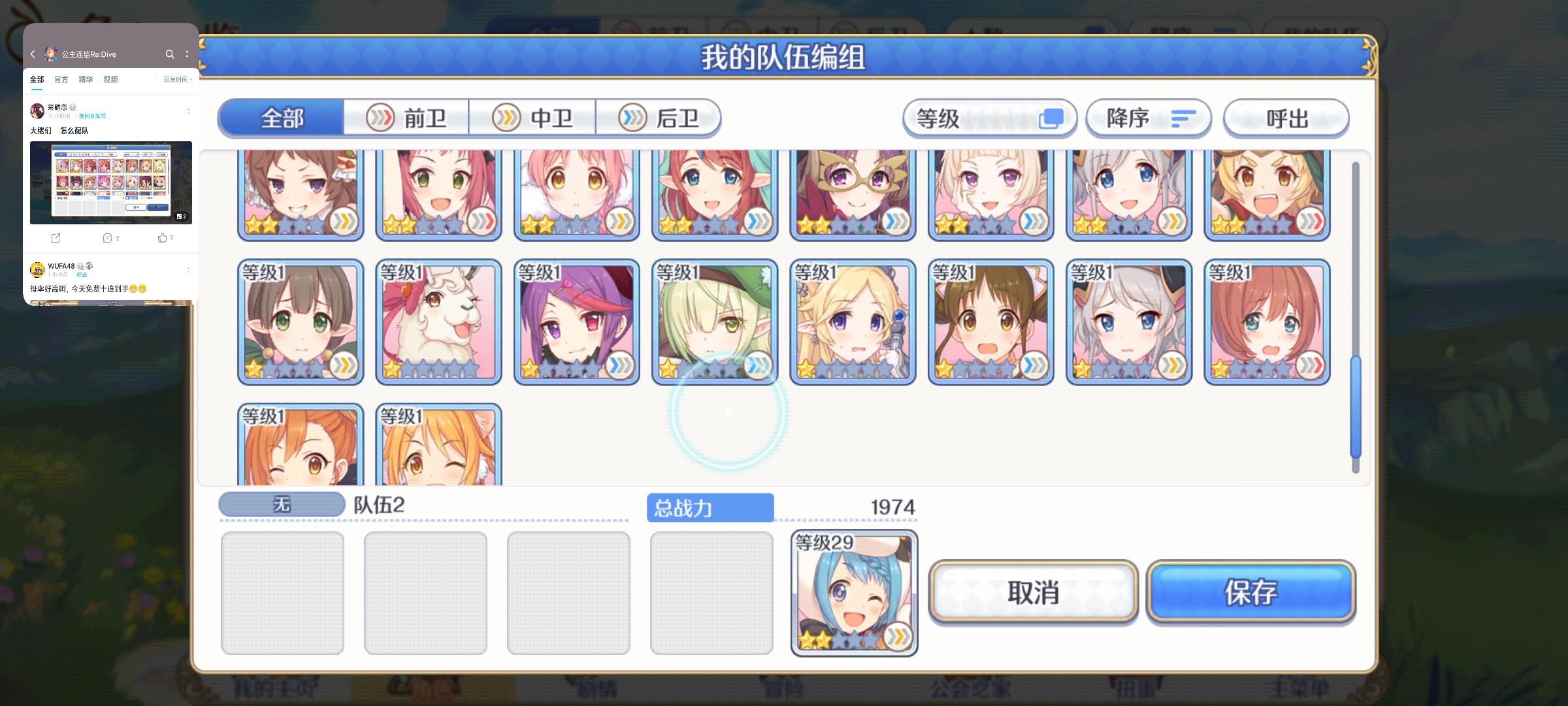Select the 全部 tab above the character grid

(281, 118)
